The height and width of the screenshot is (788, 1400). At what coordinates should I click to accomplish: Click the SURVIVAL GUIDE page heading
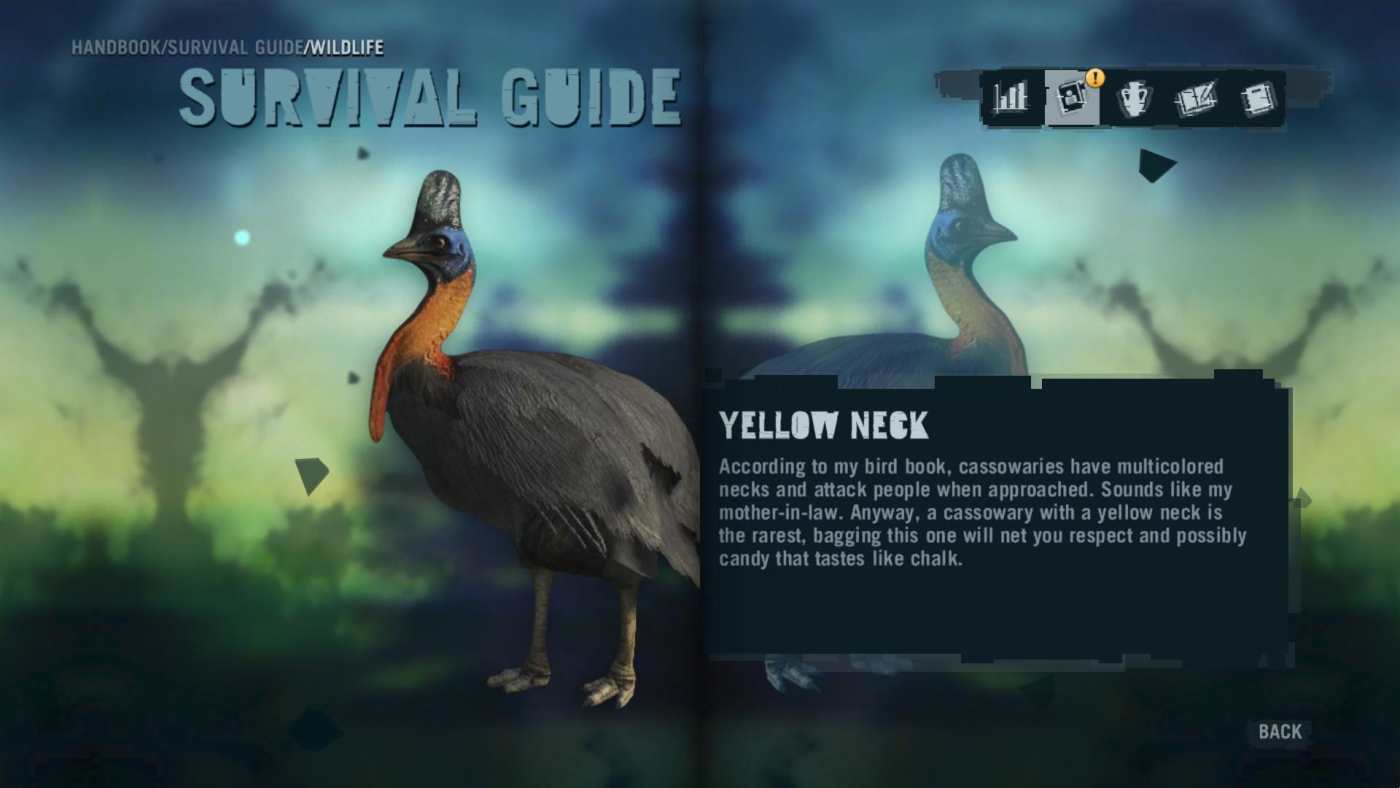(x=430, y=98)
